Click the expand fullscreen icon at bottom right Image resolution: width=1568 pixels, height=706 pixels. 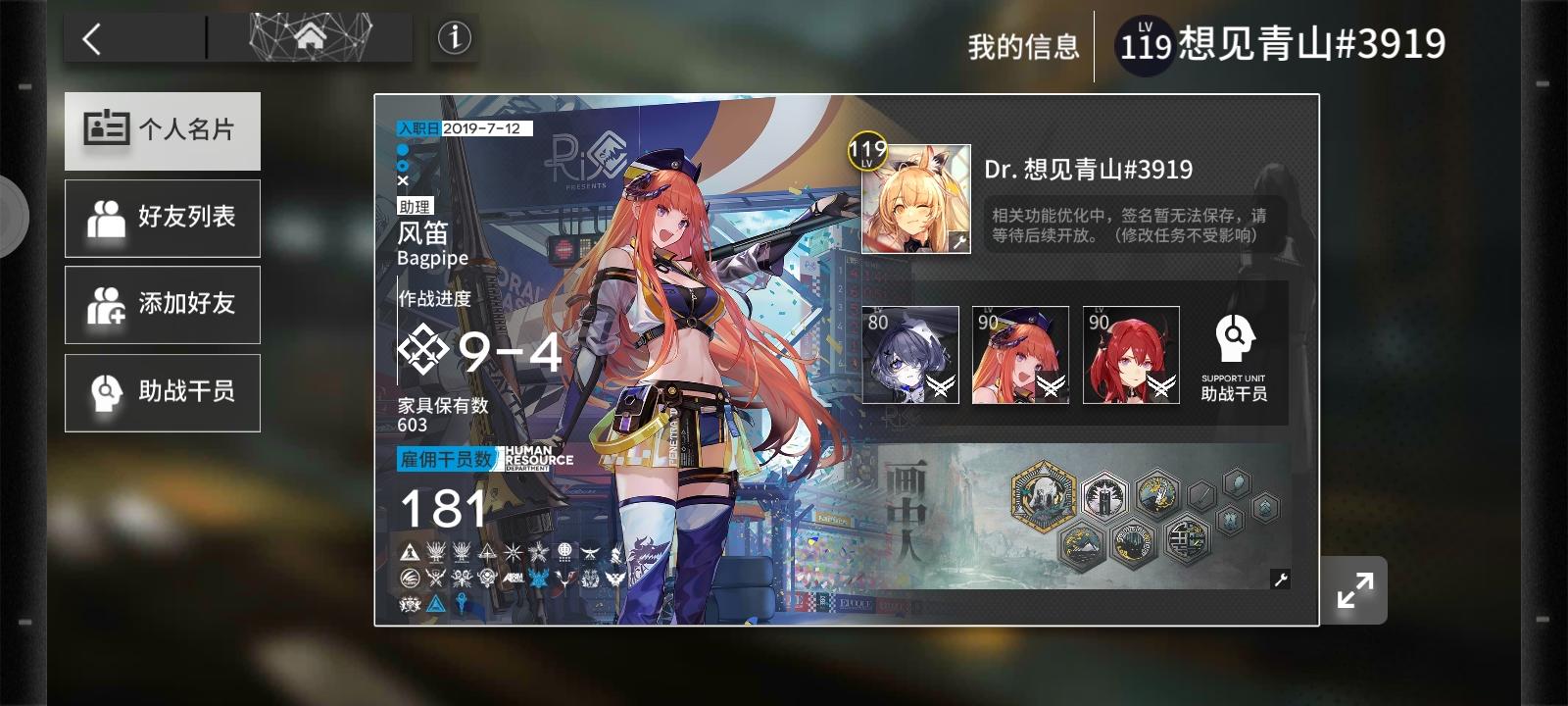(1353, 588)
